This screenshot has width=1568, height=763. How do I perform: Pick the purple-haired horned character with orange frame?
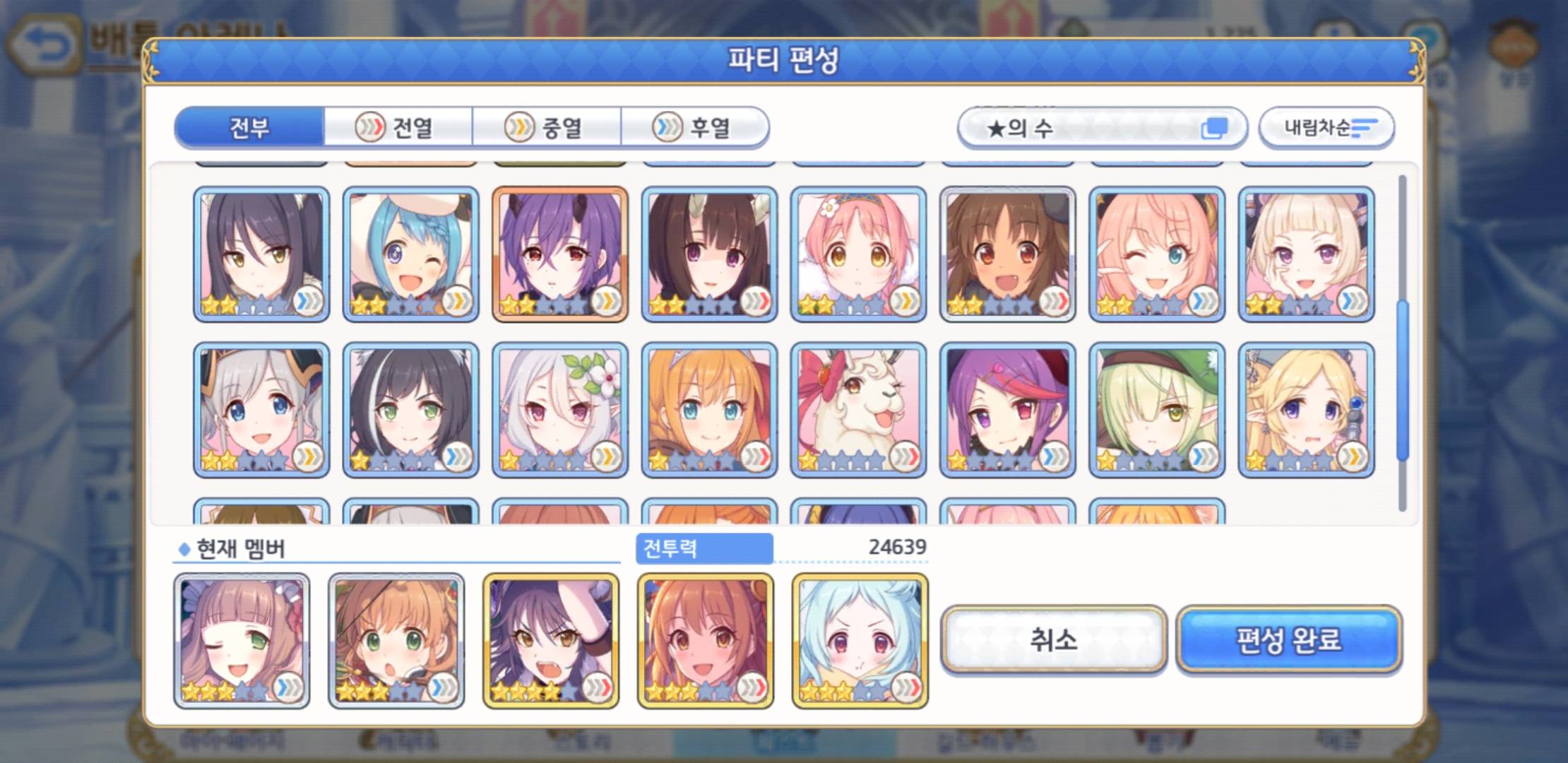(x=559, y=254)
